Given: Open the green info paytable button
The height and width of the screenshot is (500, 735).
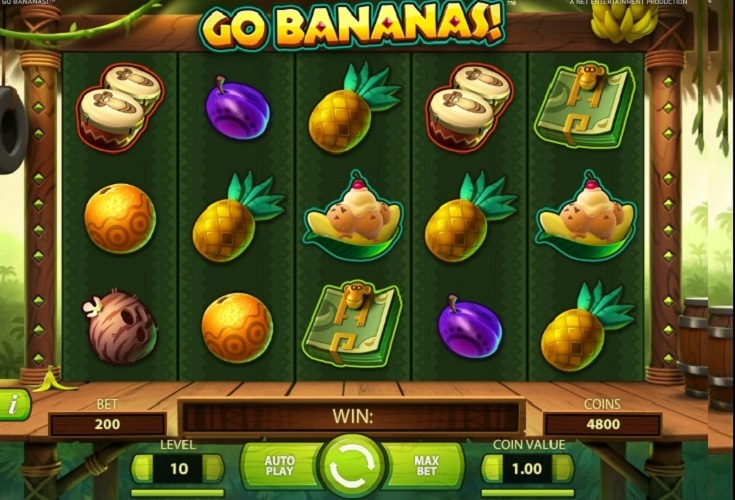Looking at the screenshot, I should click(12, 404).
